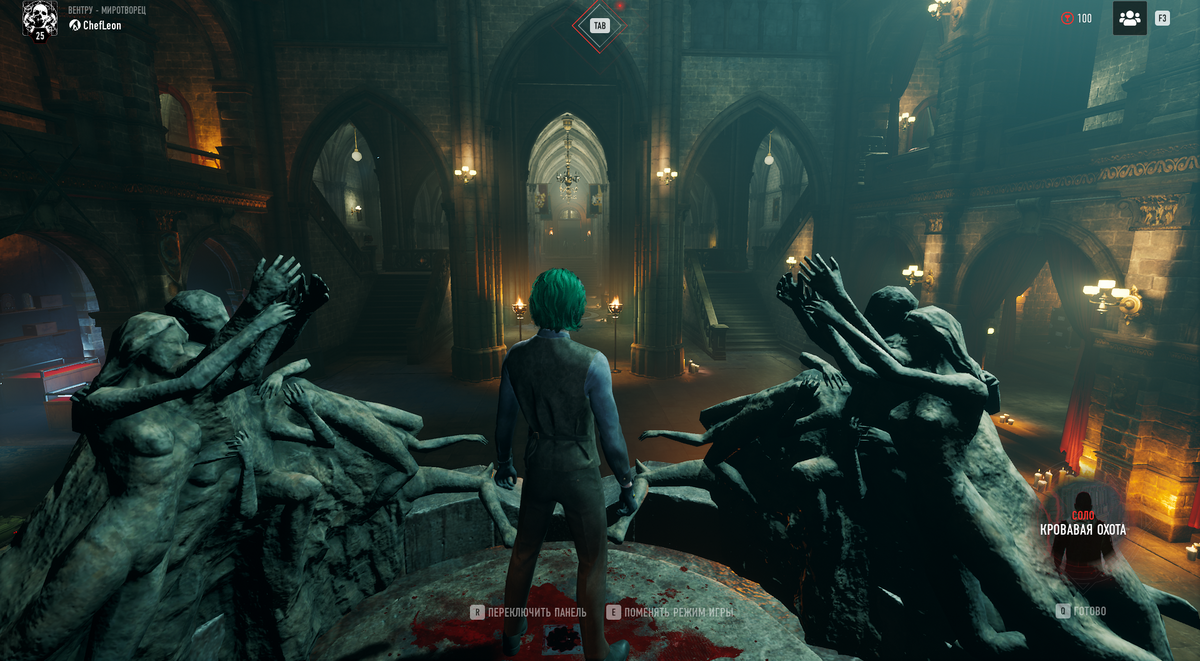Open the friends group panel
The height and width of the screenshot is (661, 1200).
coord(1129,18)
